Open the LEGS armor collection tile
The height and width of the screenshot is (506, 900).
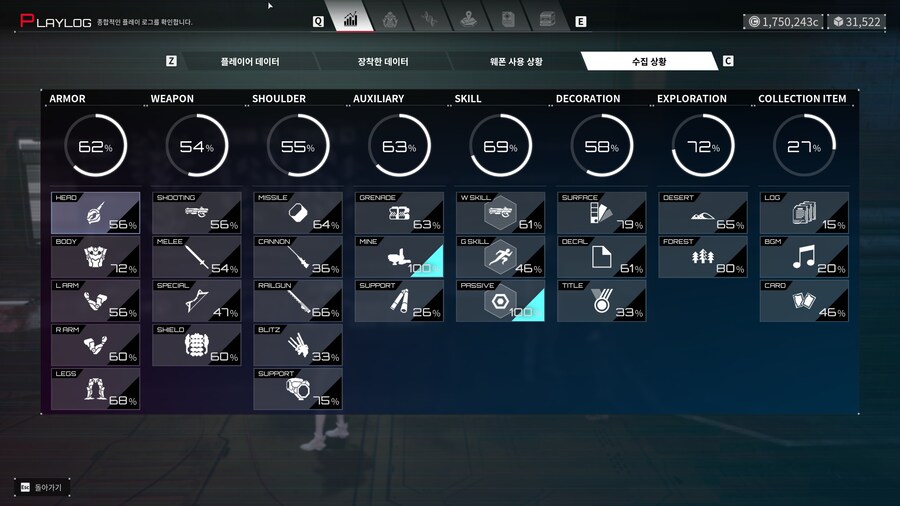click(95, 389)
